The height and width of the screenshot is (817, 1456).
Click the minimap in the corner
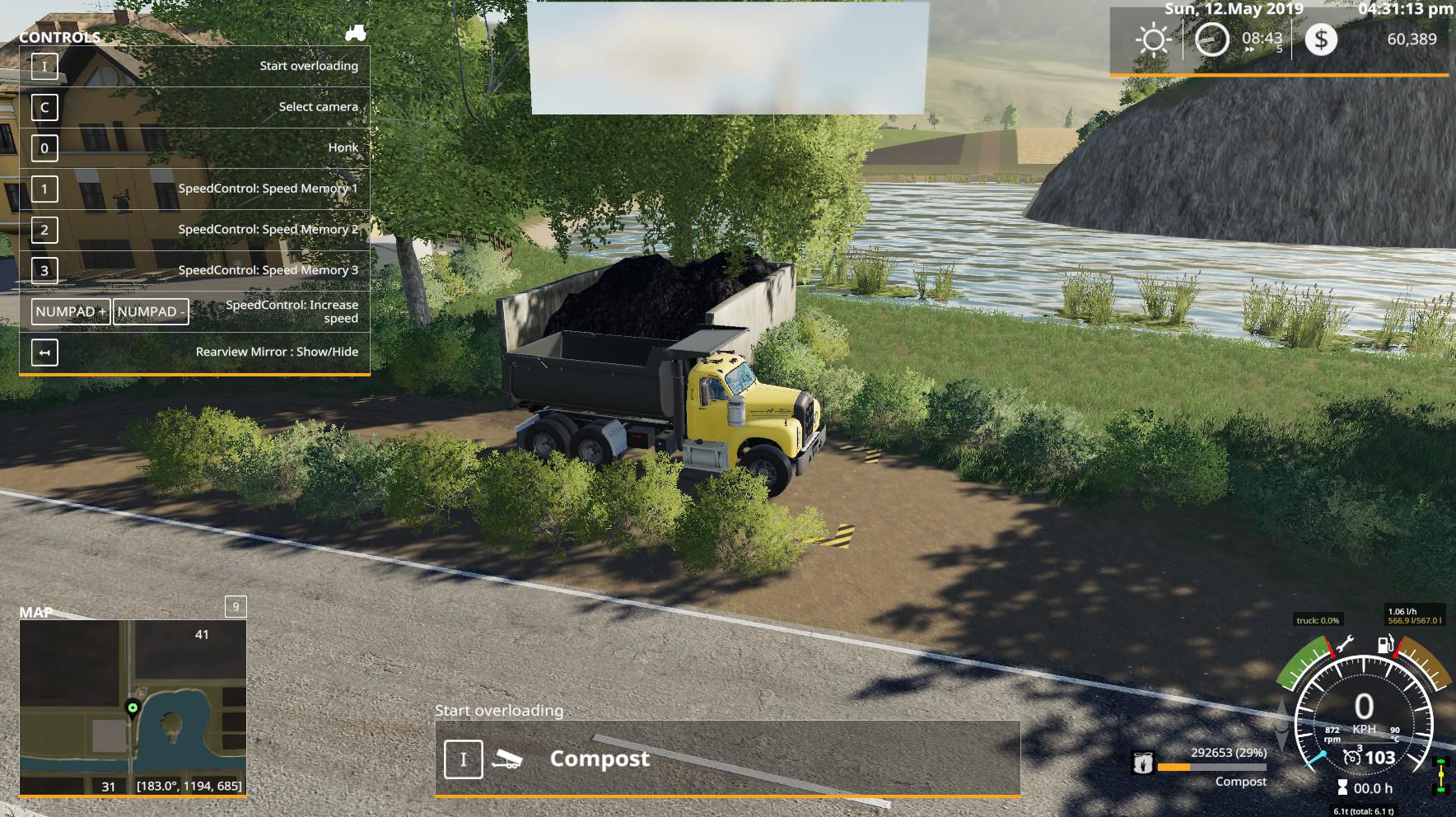[133, 707]
